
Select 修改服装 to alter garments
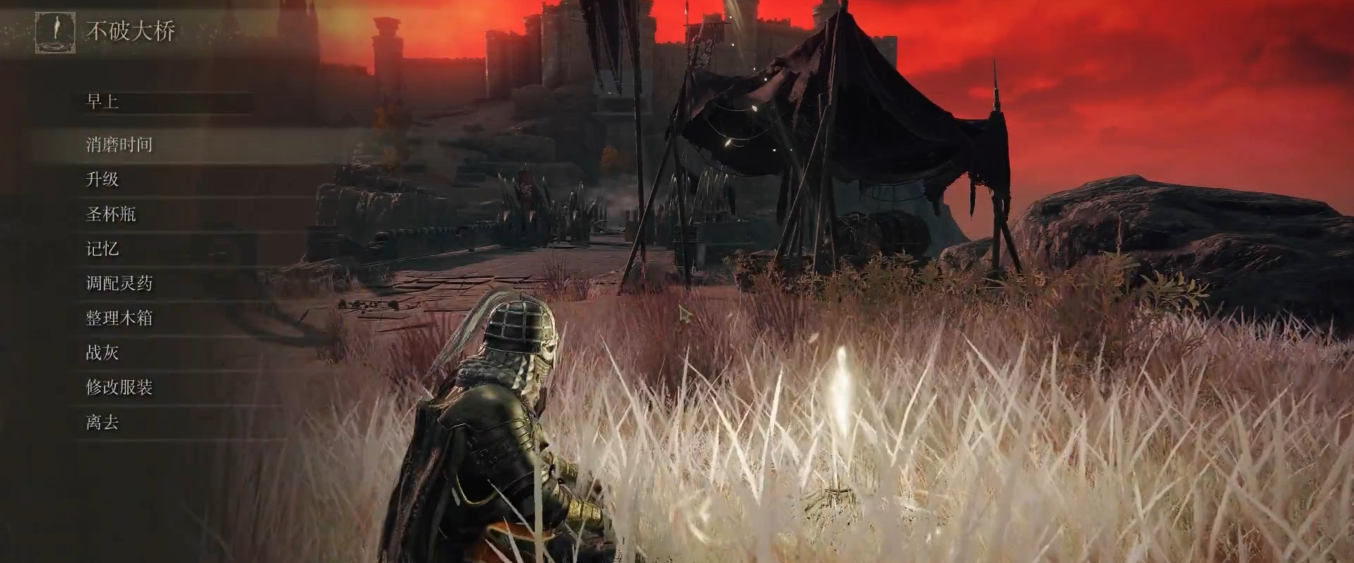119,387
